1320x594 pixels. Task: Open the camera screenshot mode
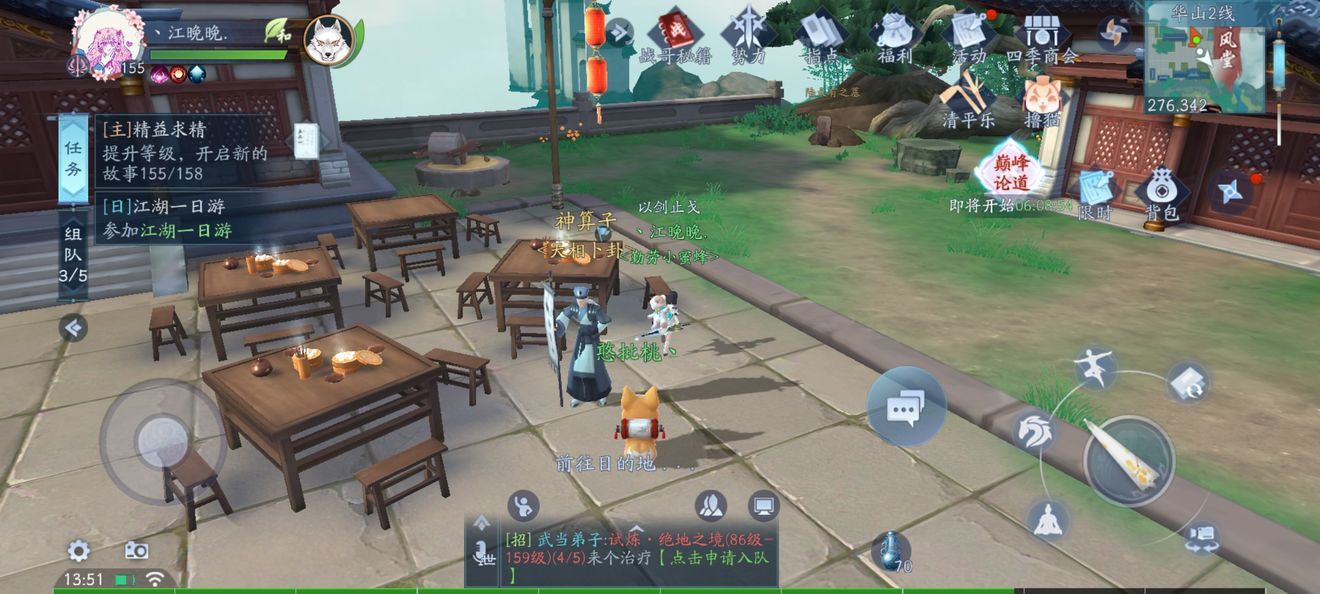(x=136, y=550)
